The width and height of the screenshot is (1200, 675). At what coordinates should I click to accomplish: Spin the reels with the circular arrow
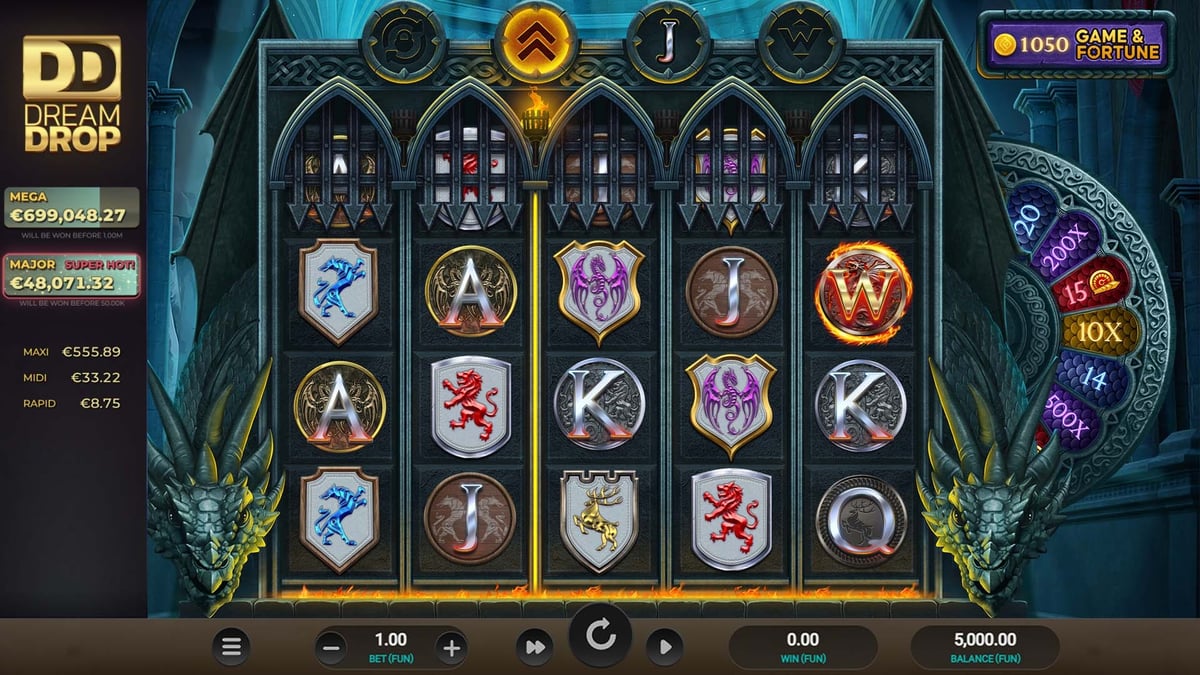pyautogui.click(x=600, y=636)
